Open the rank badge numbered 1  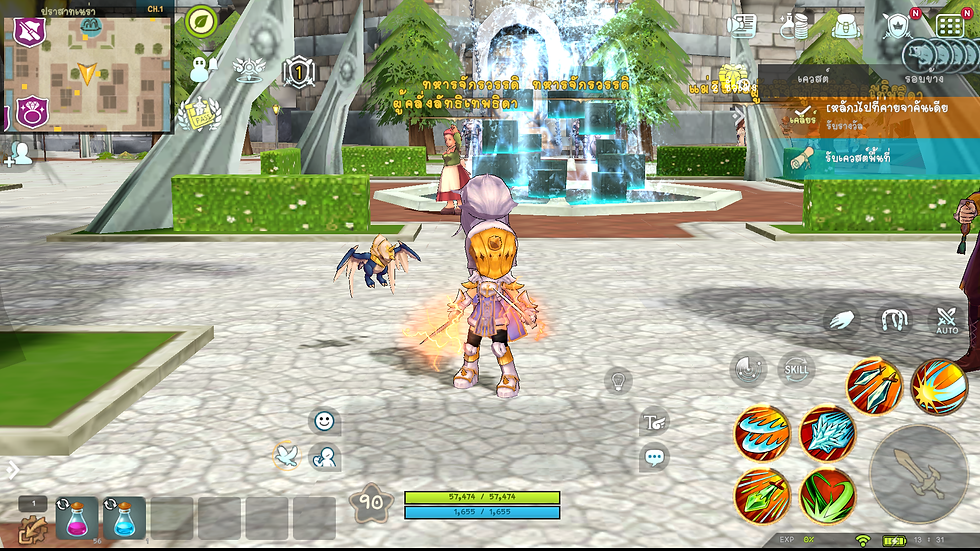click(298, 72)
